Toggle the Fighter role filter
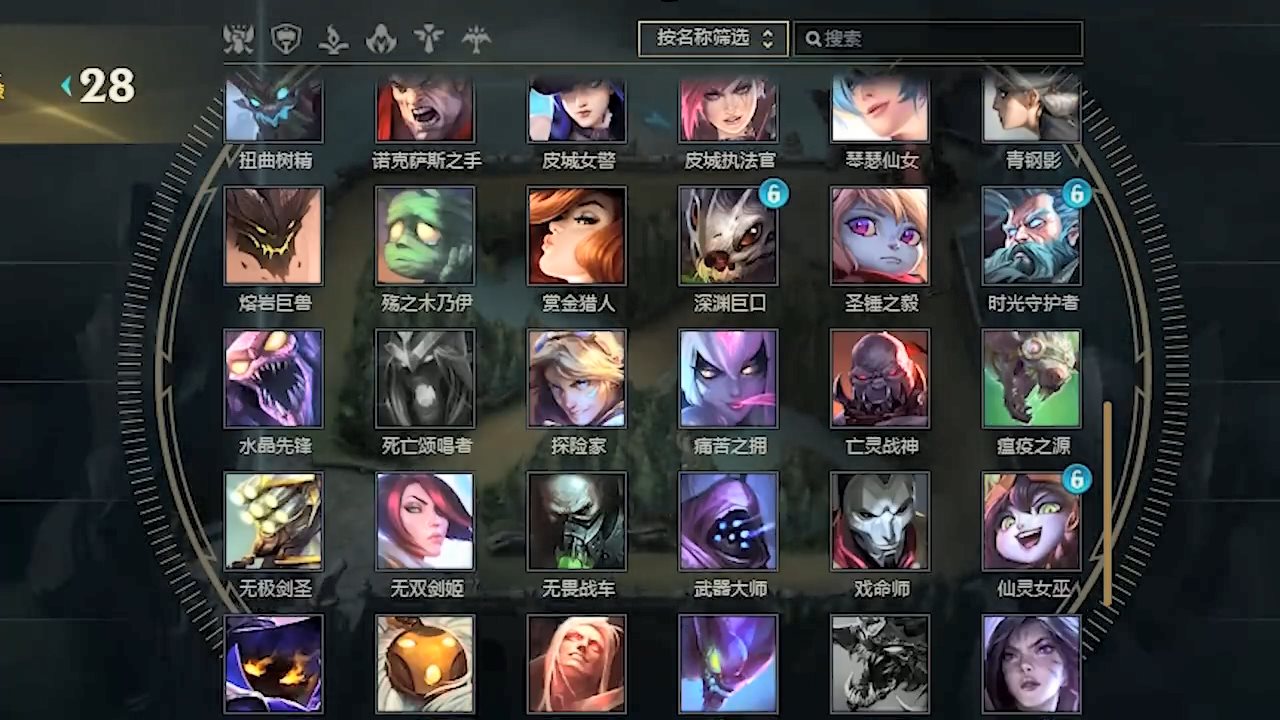The image size is (1280, 720). click(238, 40)
